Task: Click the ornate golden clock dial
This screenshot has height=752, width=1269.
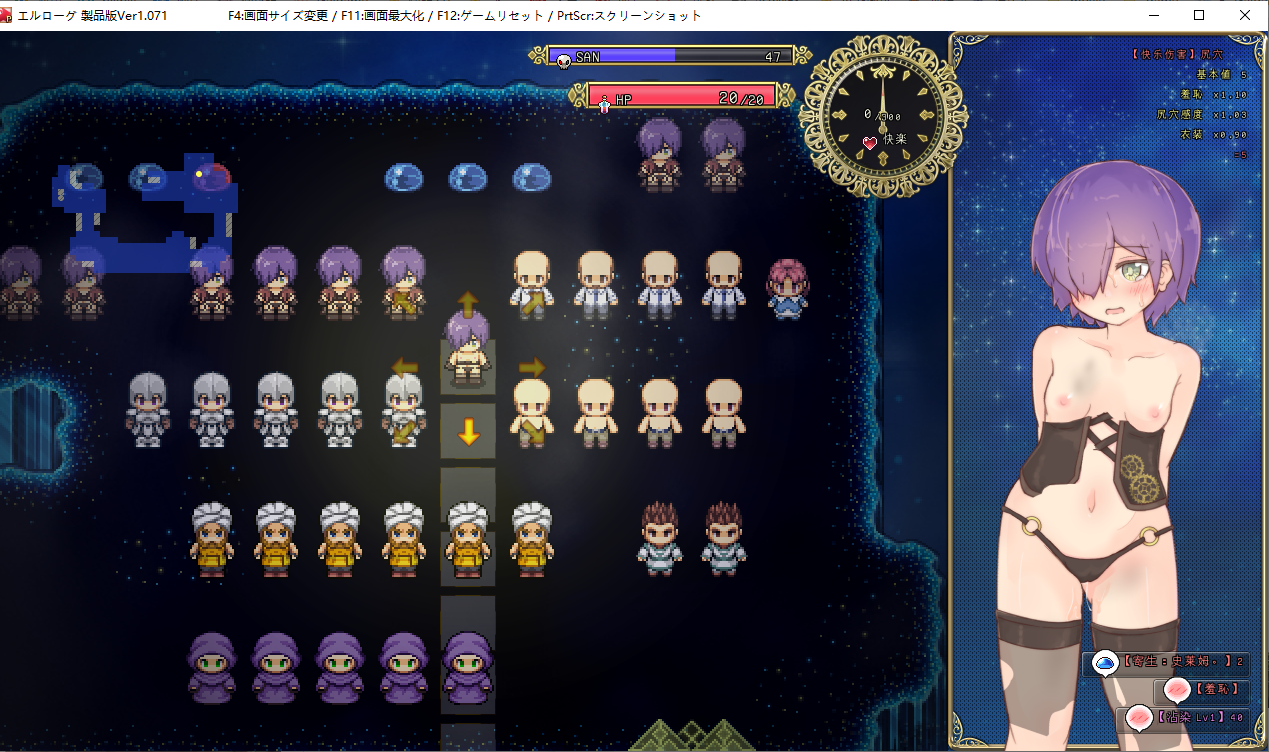Action: 881,110
